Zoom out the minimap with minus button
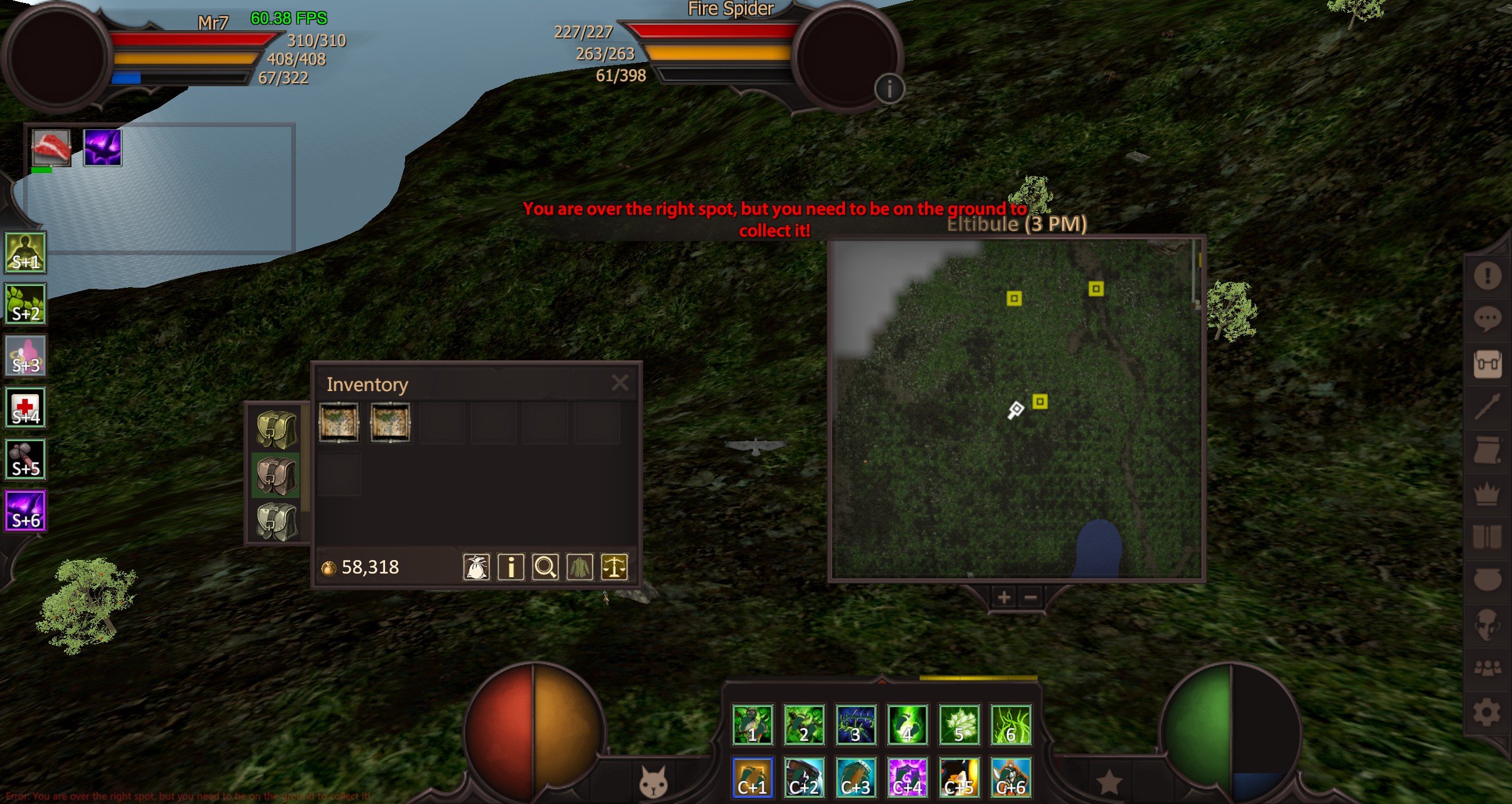Screen dimensions: 1512x804 coord(1031,598)
